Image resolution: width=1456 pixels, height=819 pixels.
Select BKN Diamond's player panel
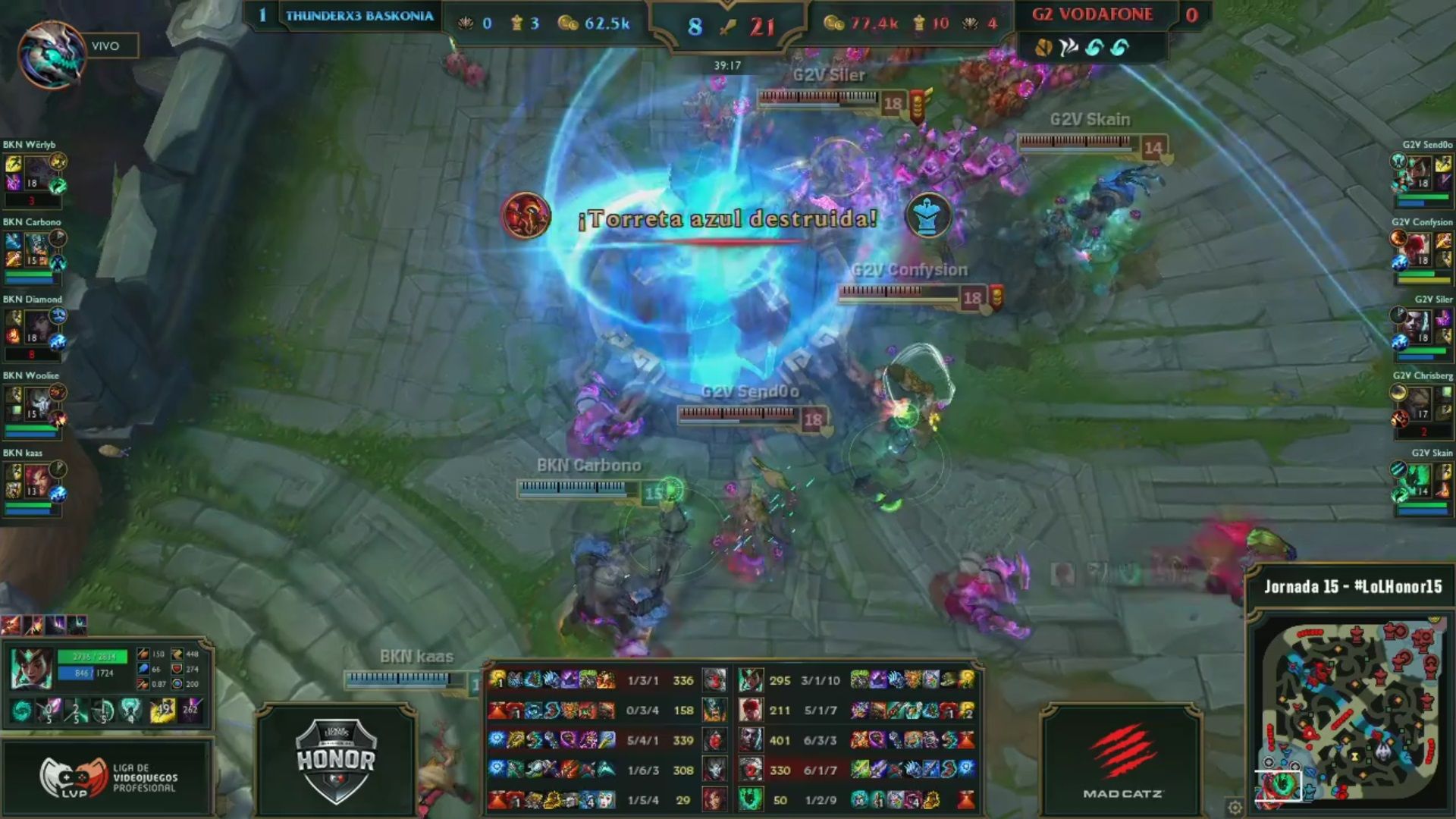point(35,329)
